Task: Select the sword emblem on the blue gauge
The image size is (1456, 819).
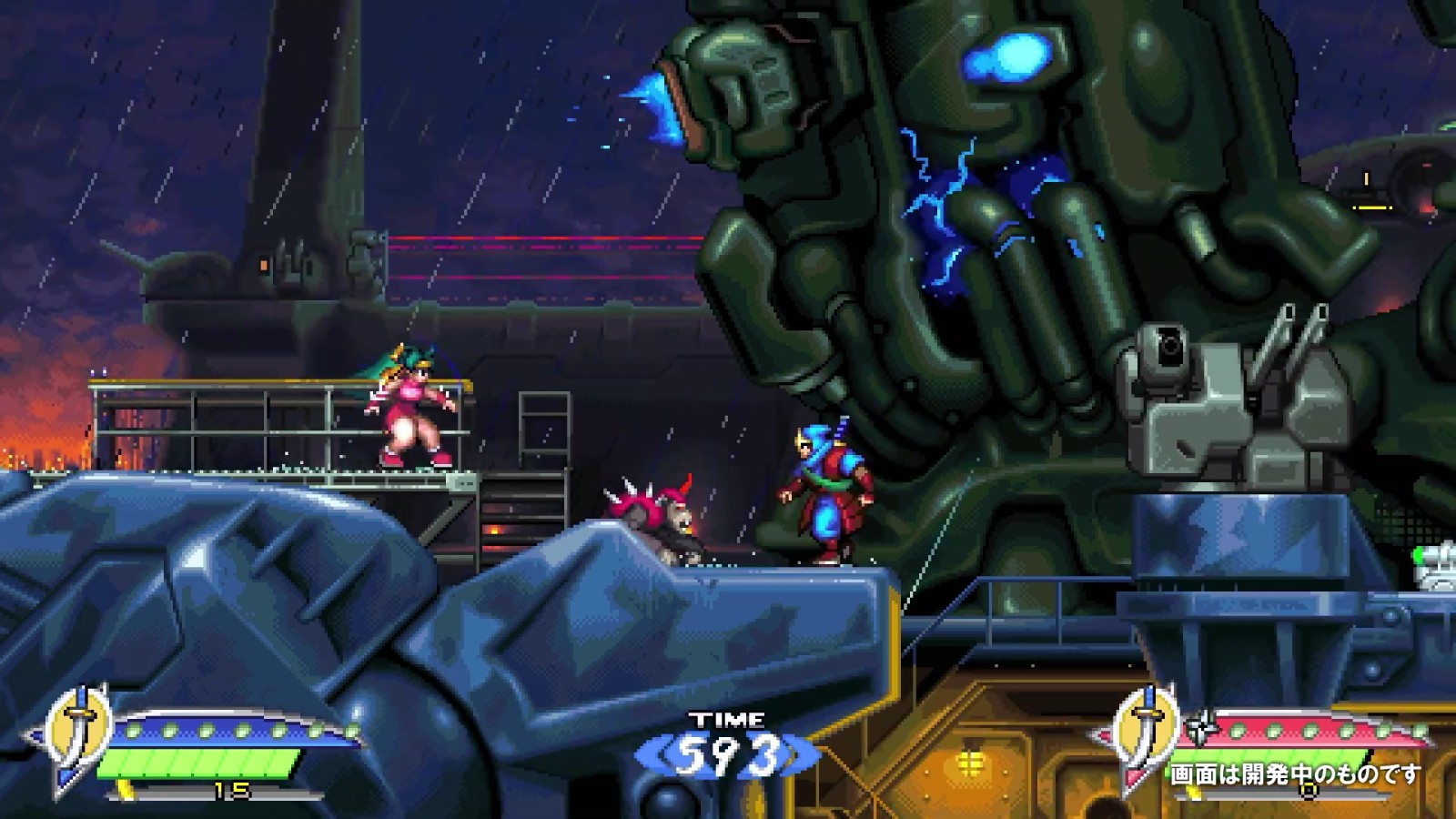Action: tap(79, 733)
